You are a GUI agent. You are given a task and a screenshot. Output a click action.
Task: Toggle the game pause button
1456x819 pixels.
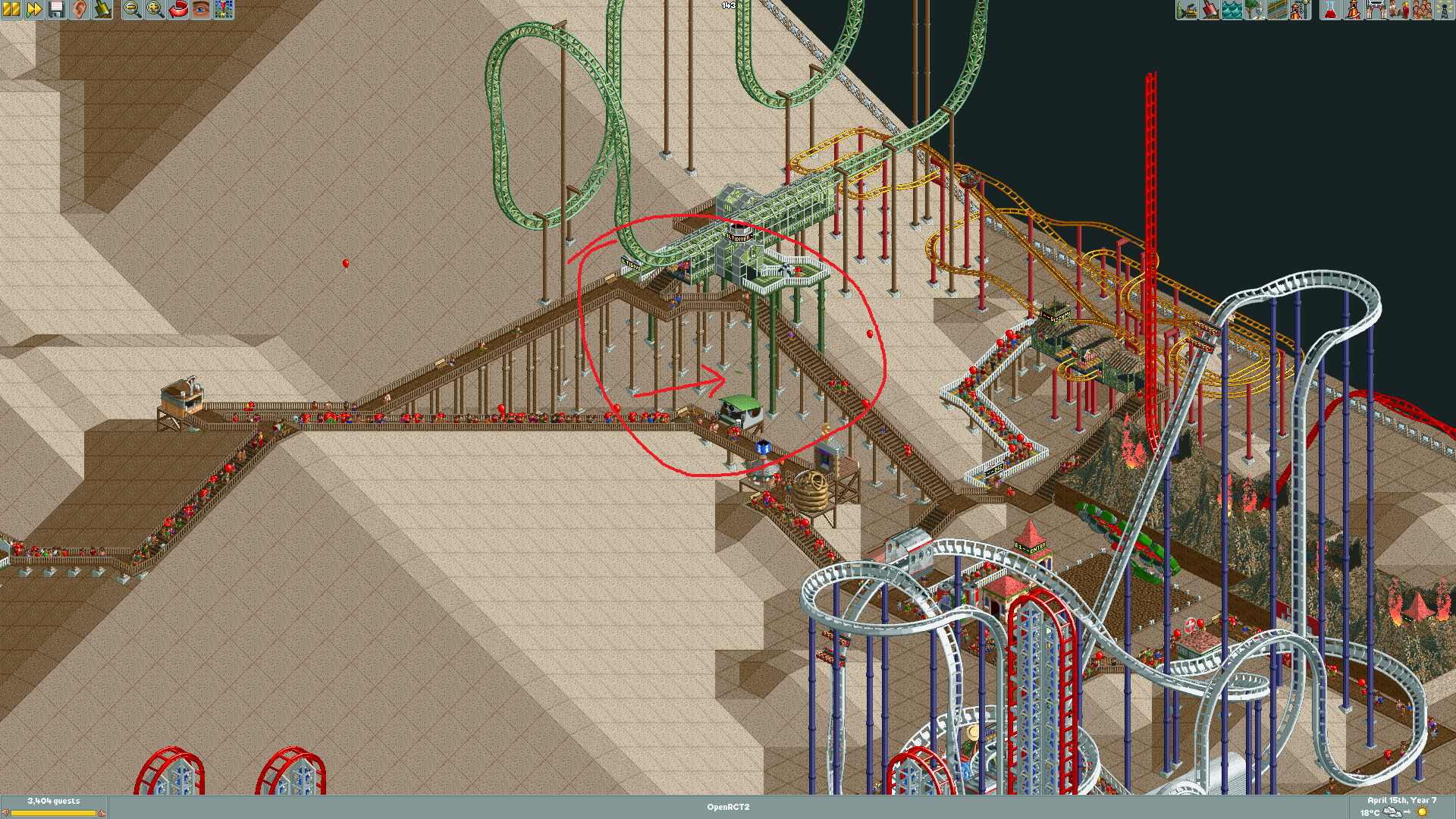[x=10, y=10]
